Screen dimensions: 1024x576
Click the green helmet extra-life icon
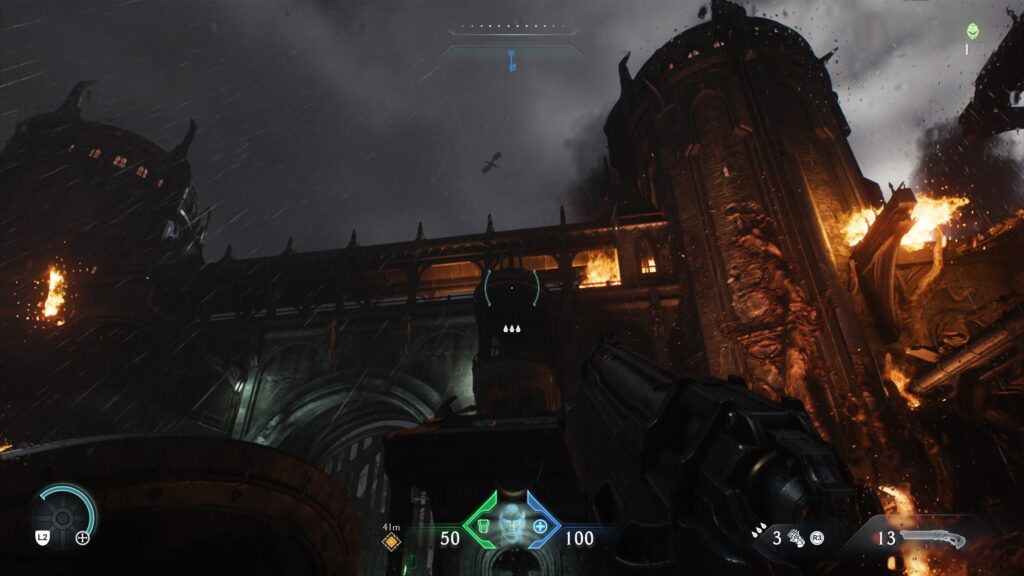(972, 31)
